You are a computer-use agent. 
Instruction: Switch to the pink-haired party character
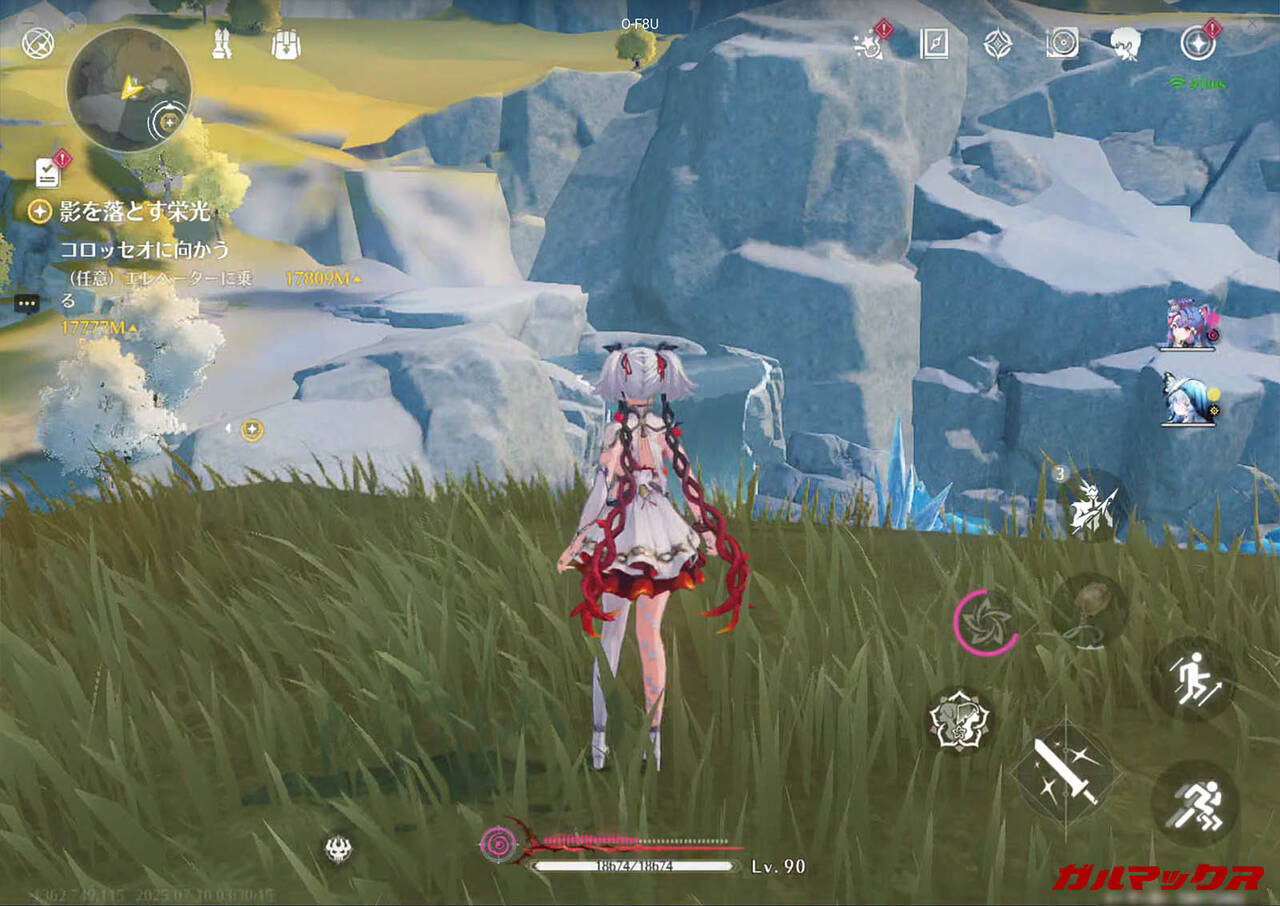1186,323
